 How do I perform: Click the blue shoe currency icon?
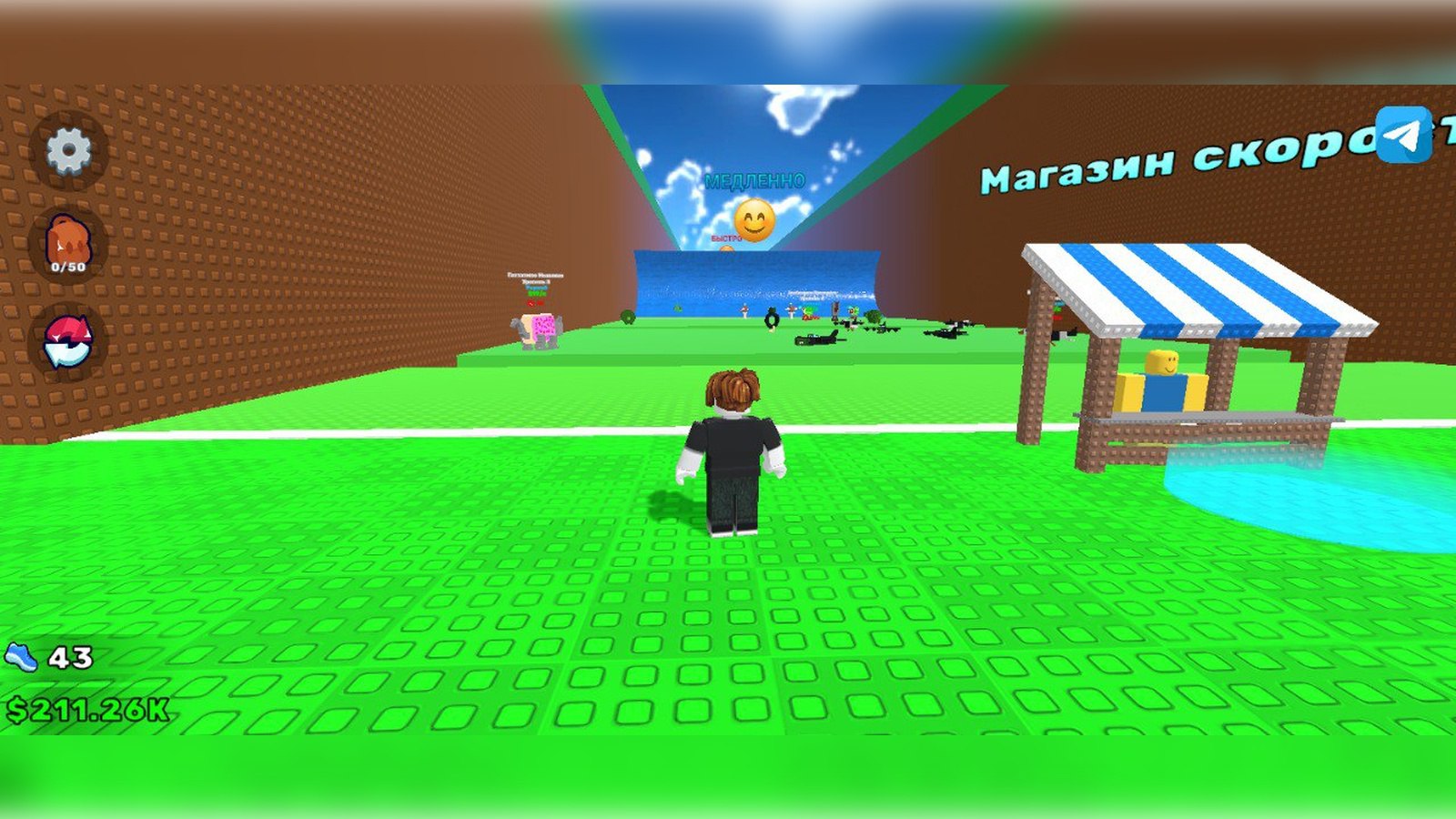[23, 654]
